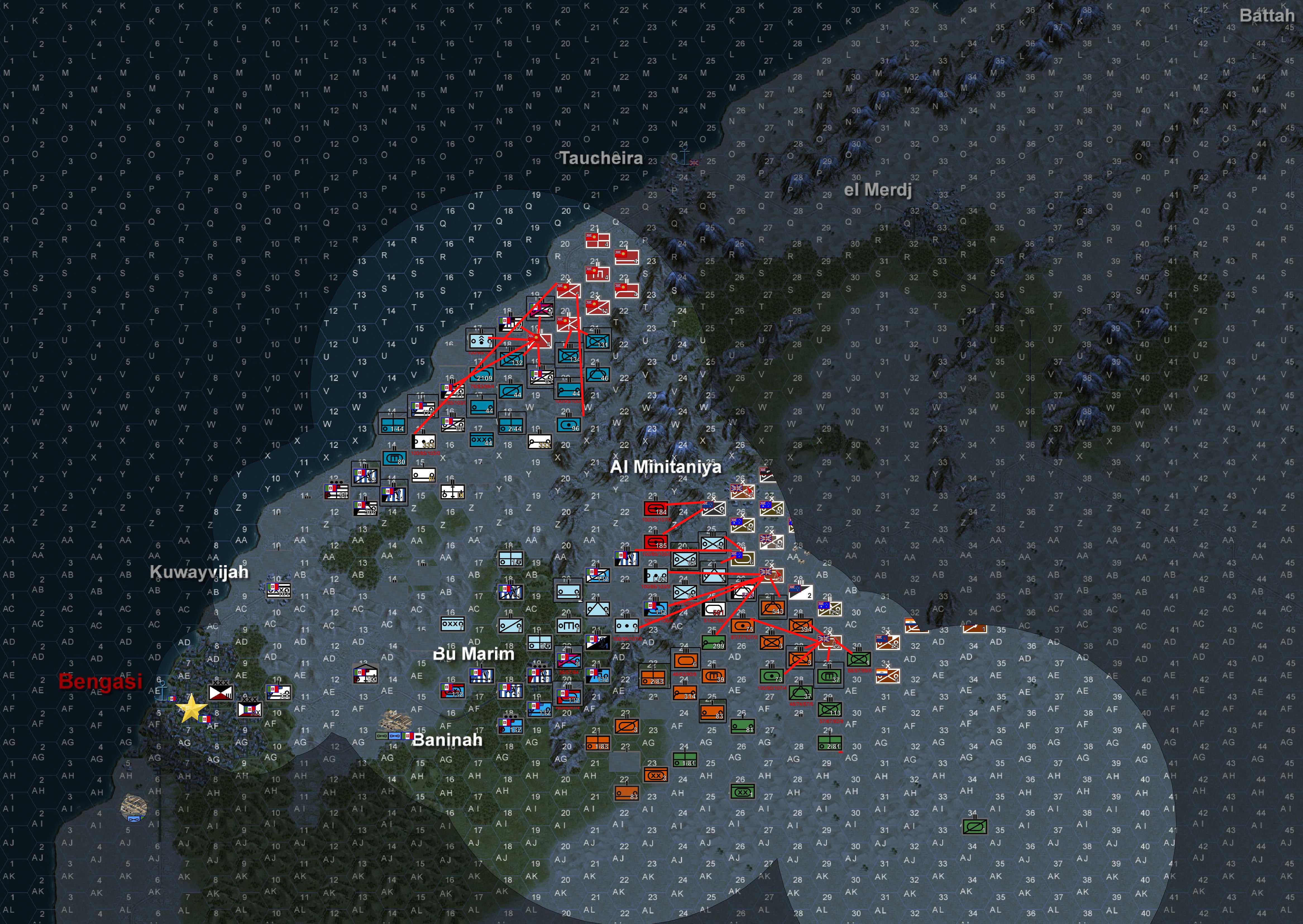Select the Australian brigade counter 17
1303x924 pixels.
[x=743, y=525]
